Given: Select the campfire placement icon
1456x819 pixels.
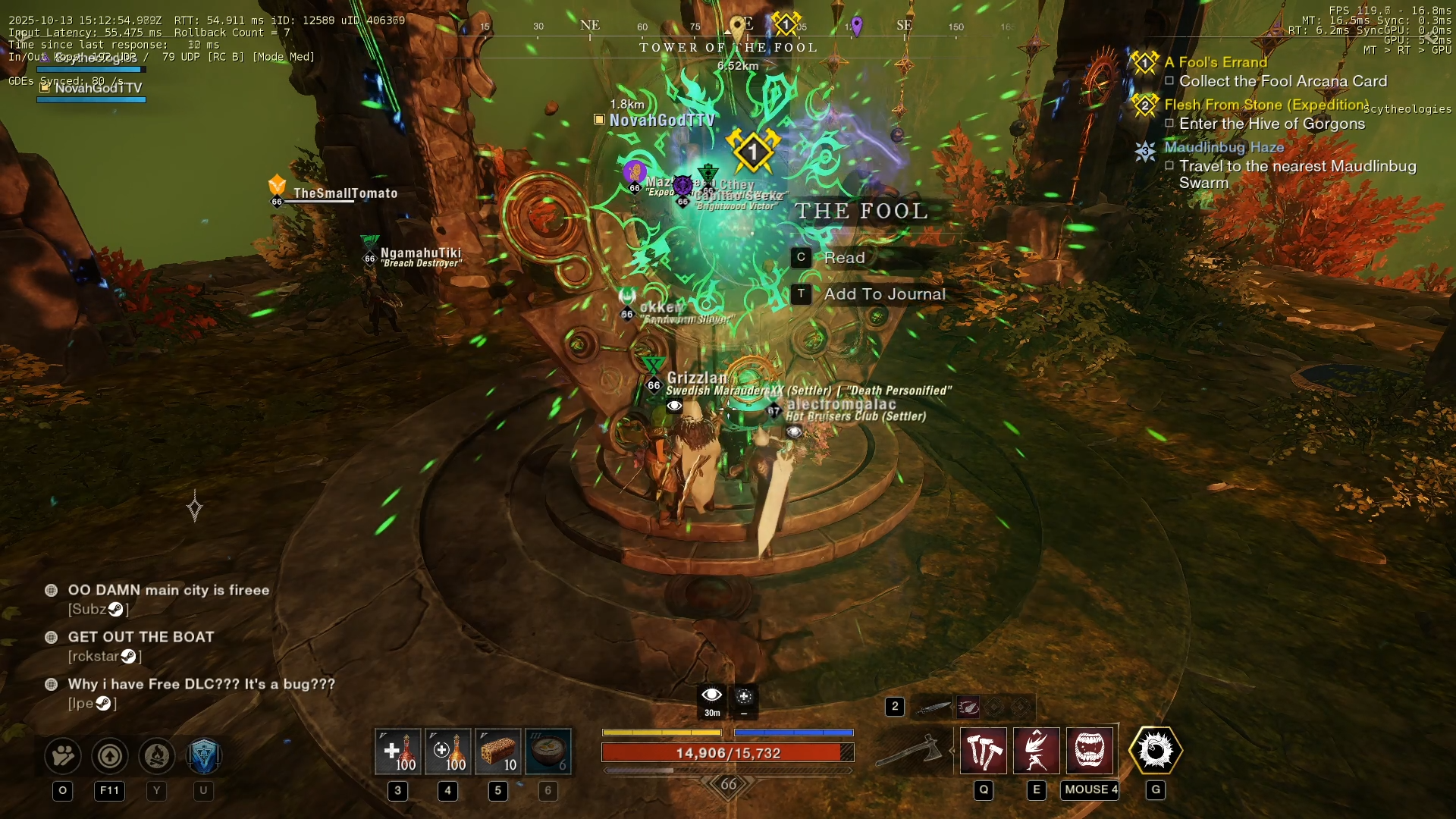Looking at the screenshot, I should [x=157, y=755].
